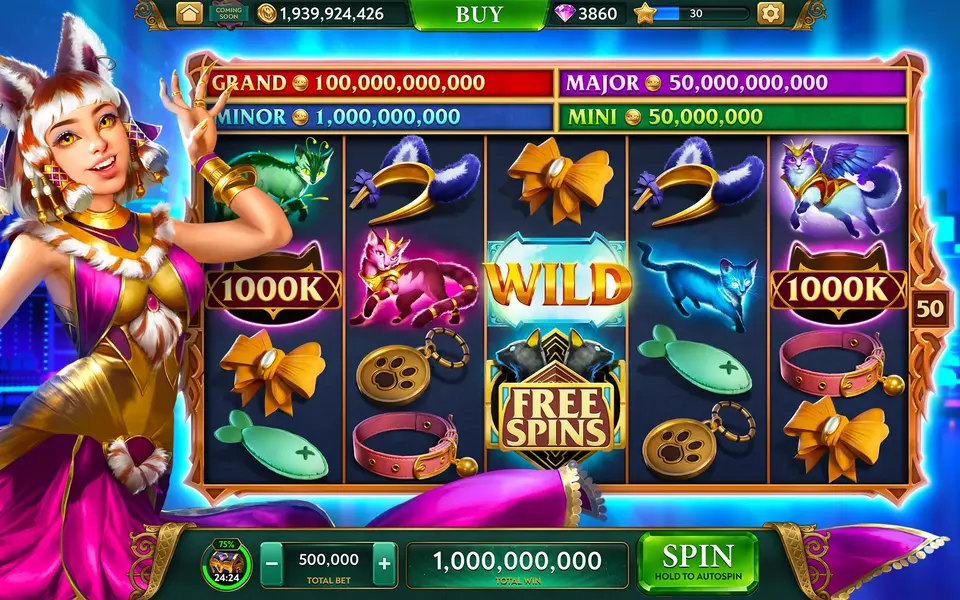
Task: Open the BUY coins shop
Action: pos(479,14)
